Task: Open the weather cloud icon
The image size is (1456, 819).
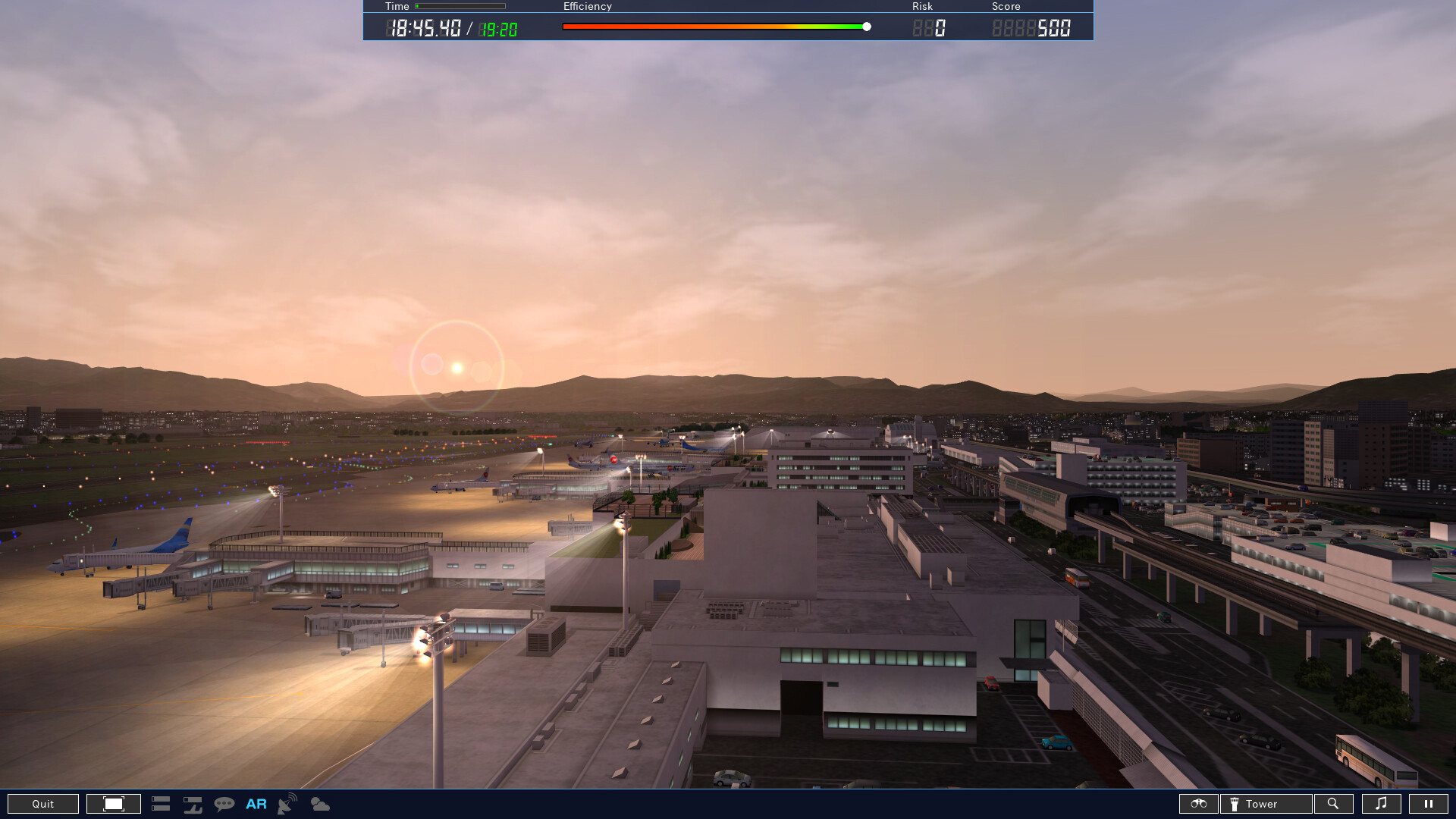Action: click(319, 804)
